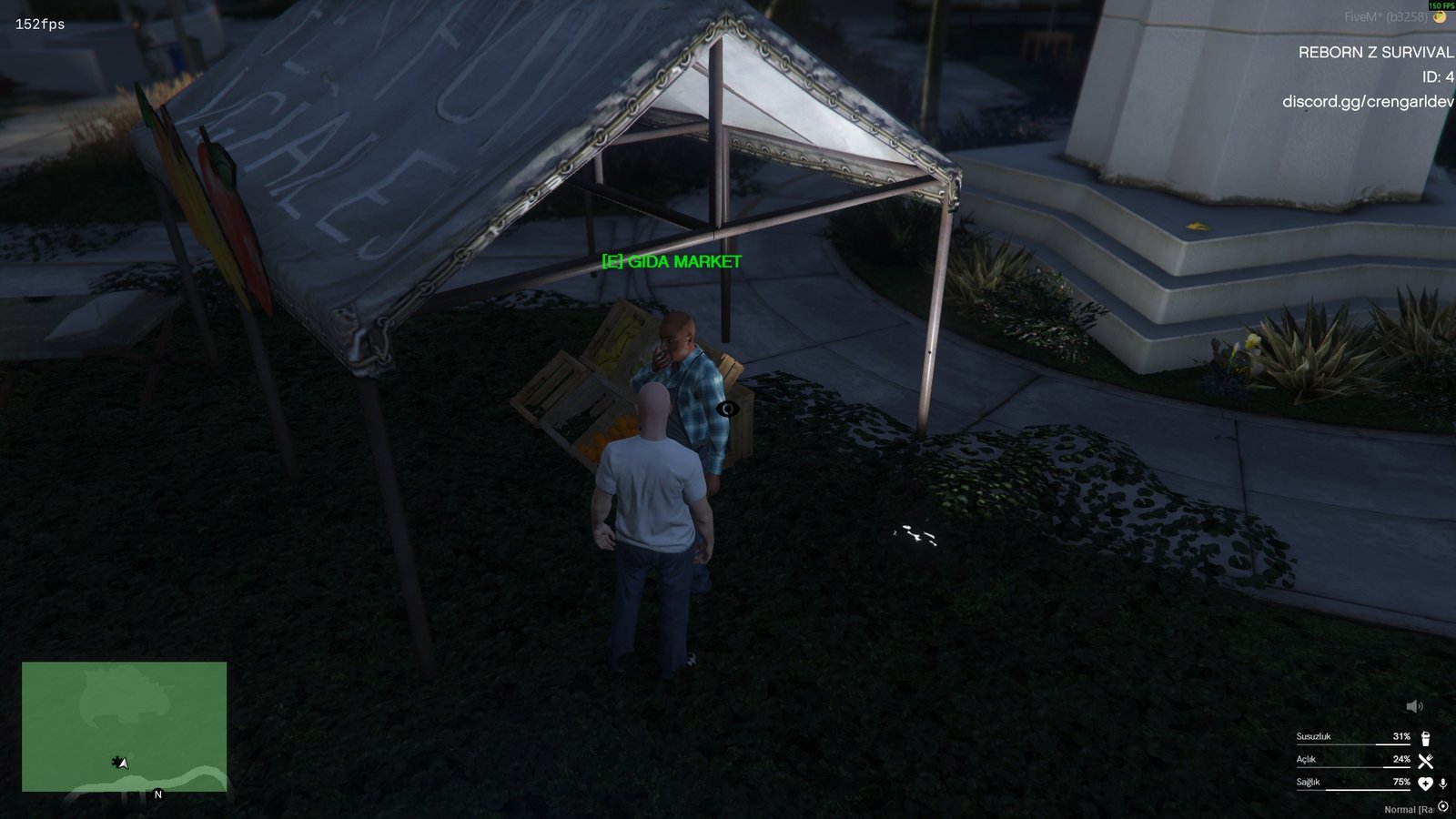Click the eye interaction indicator near the vendor
Screen dimensions: 1456x819
(728, 409)
